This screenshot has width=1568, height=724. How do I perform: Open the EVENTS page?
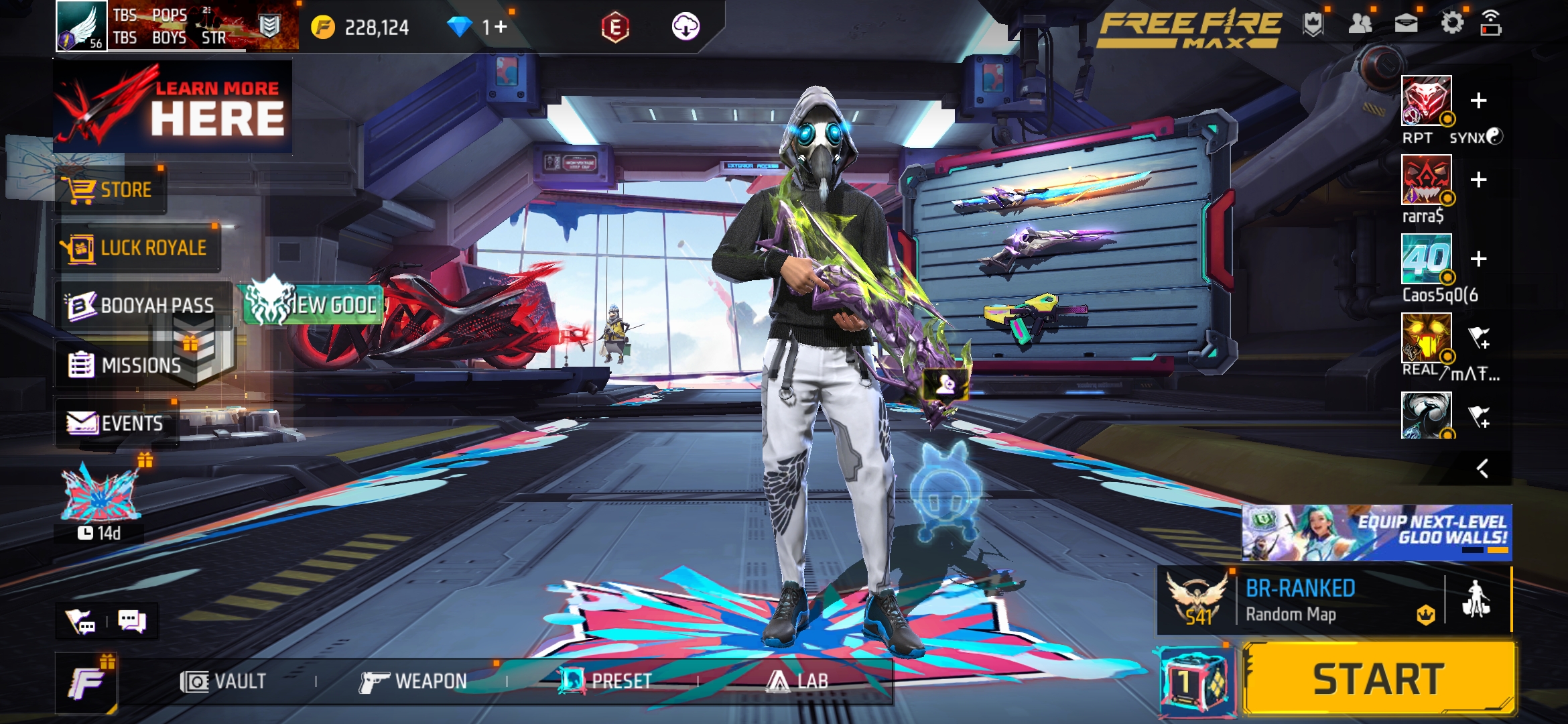tap(116, 424)
